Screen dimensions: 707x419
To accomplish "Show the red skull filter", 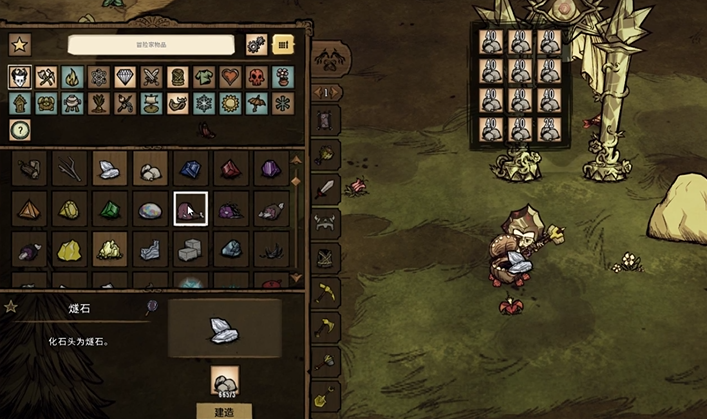I will tap(257, 77).
